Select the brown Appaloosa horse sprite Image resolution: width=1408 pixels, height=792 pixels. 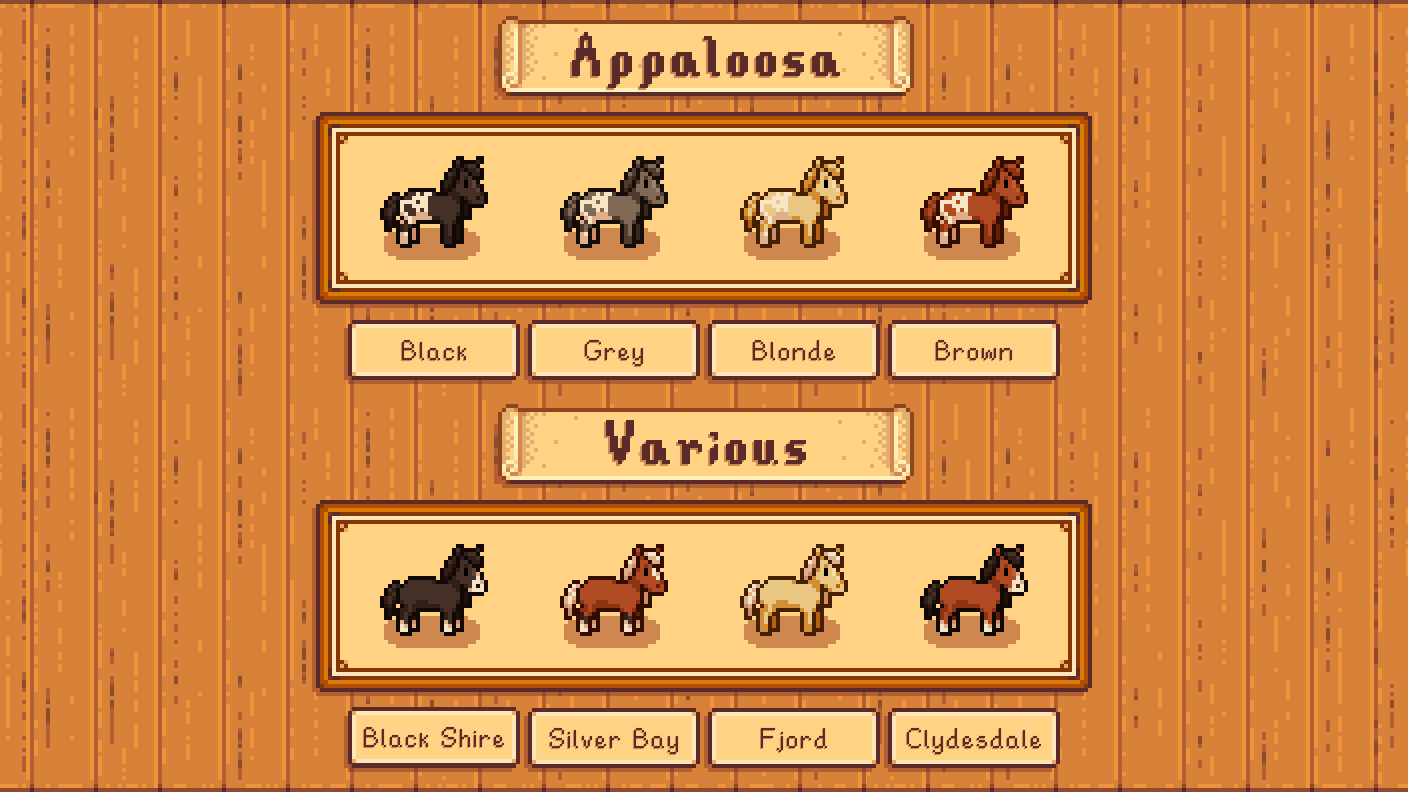pos(973,205)
